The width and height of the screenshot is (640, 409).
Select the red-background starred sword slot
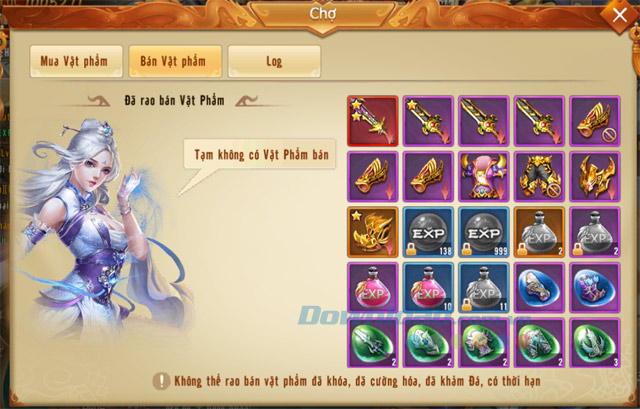373,121
